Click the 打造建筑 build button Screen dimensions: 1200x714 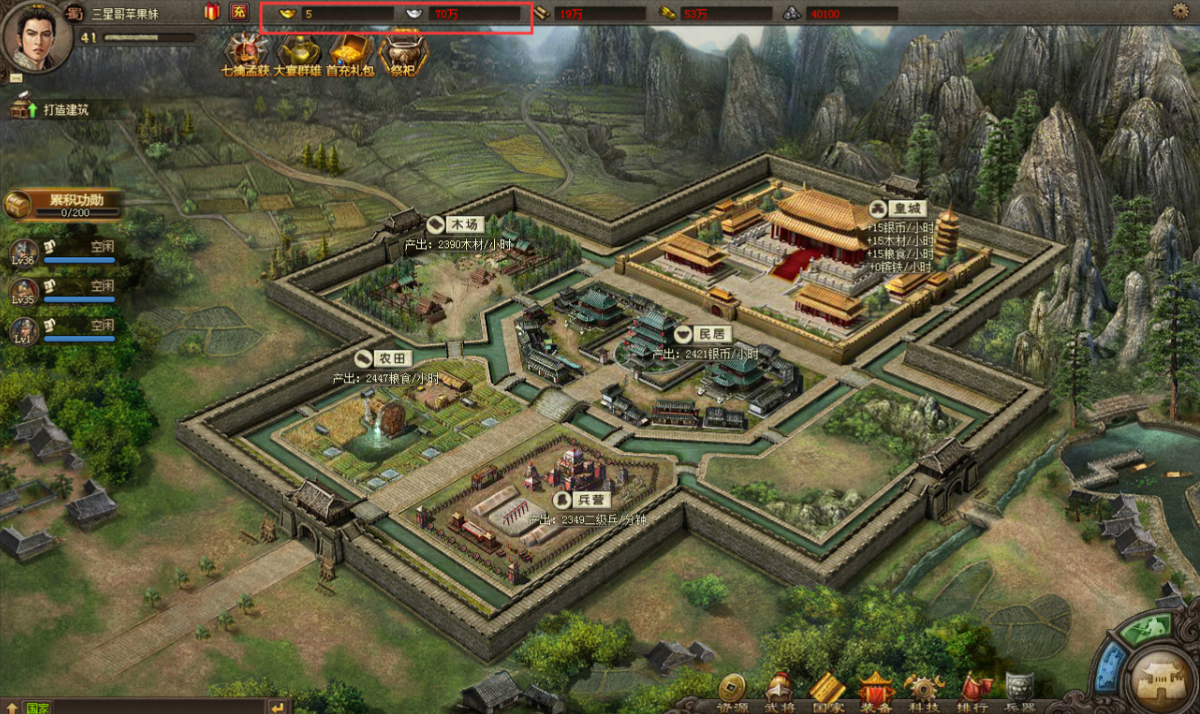click(x=52, y=110)
